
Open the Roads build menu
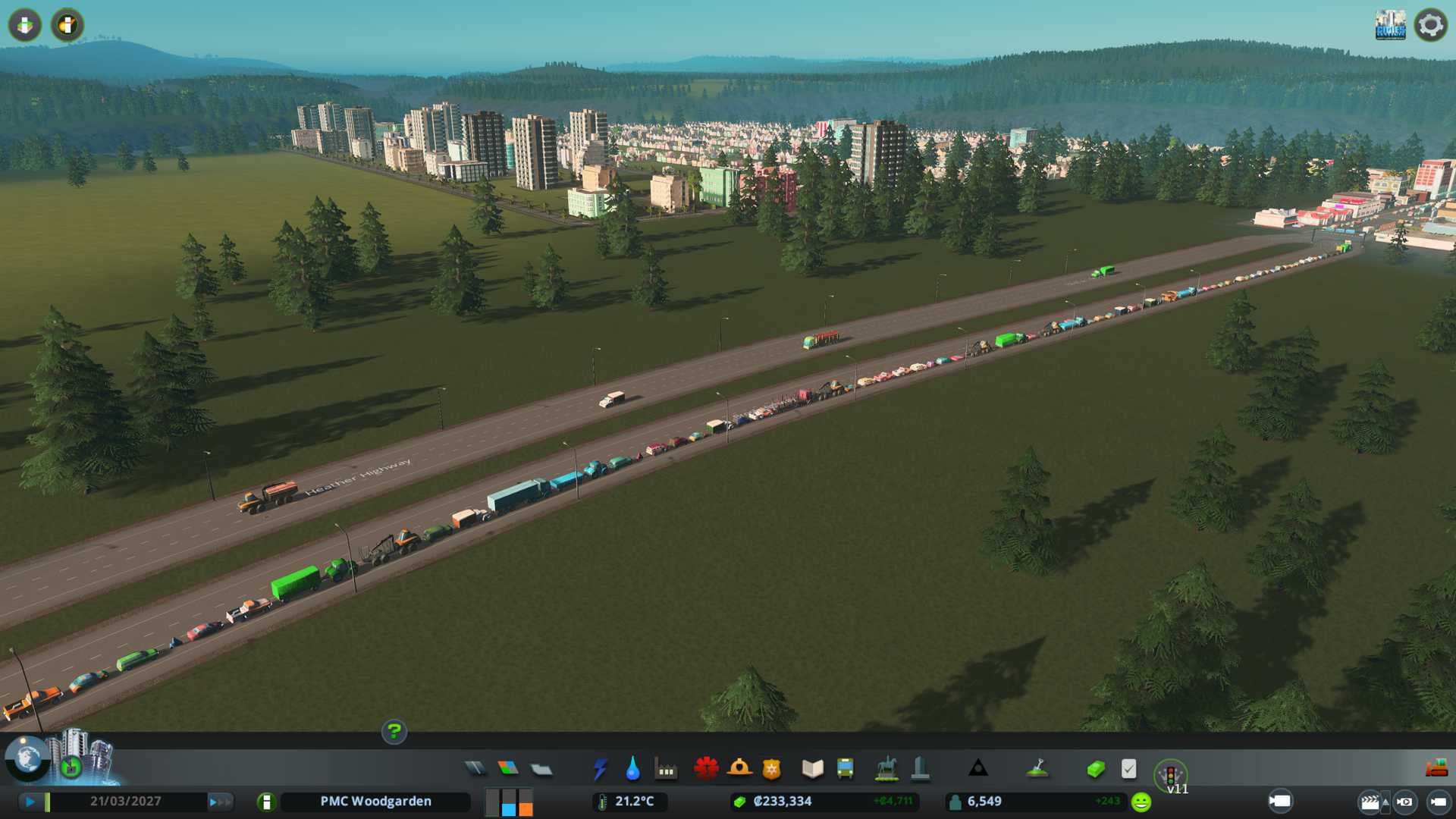(x=475, y=769)
